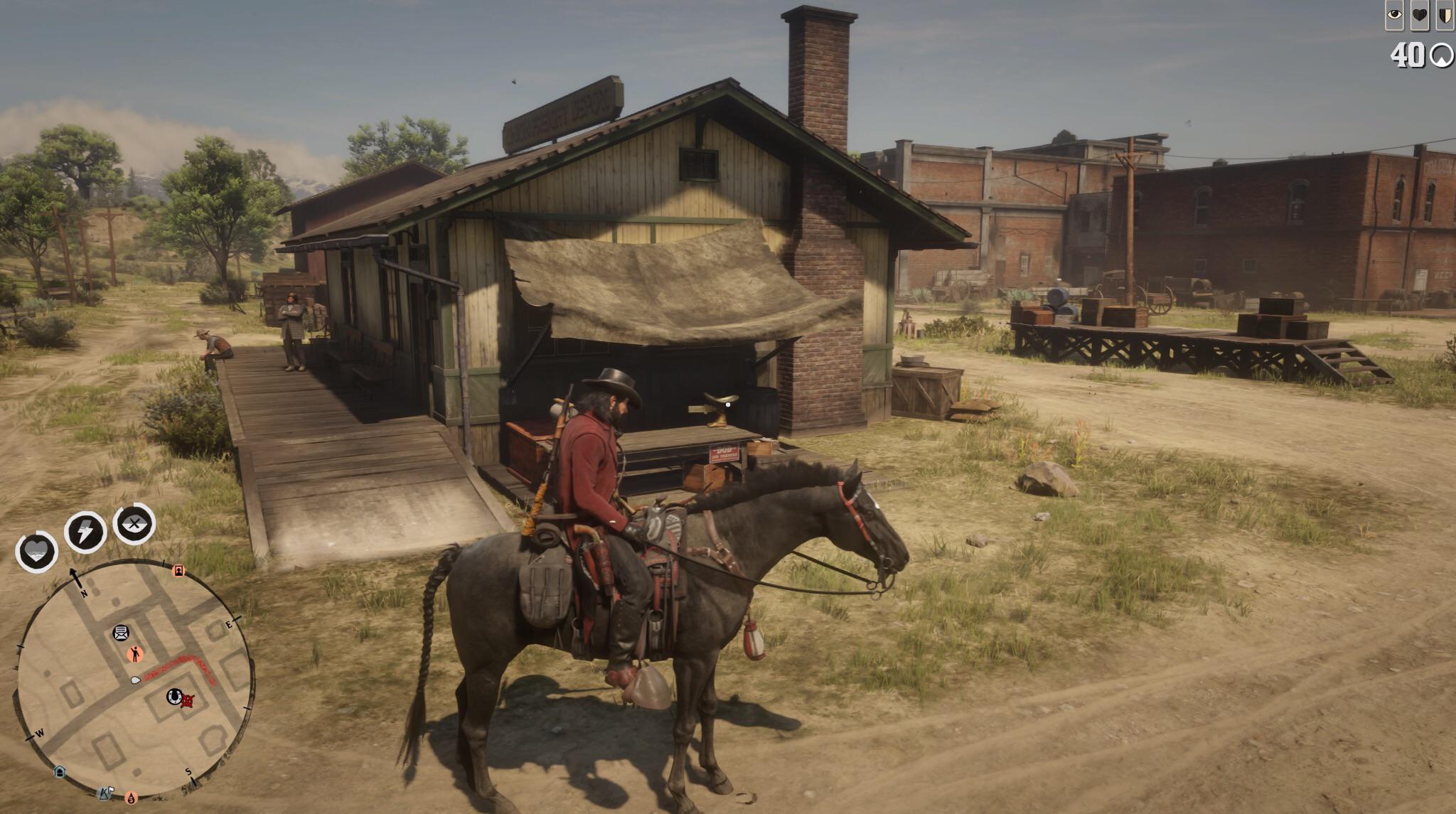Open the ability ring indicator next to 40
The image size is (1456, 814).
point(1443,56)
